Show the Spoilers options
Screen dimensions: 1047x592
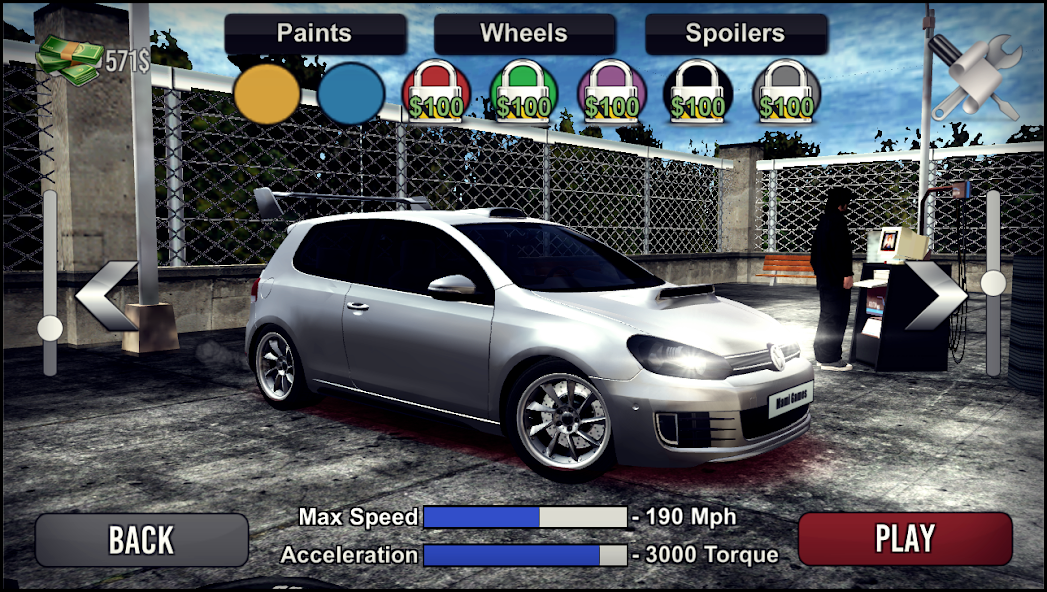click(x=736, y=34)
